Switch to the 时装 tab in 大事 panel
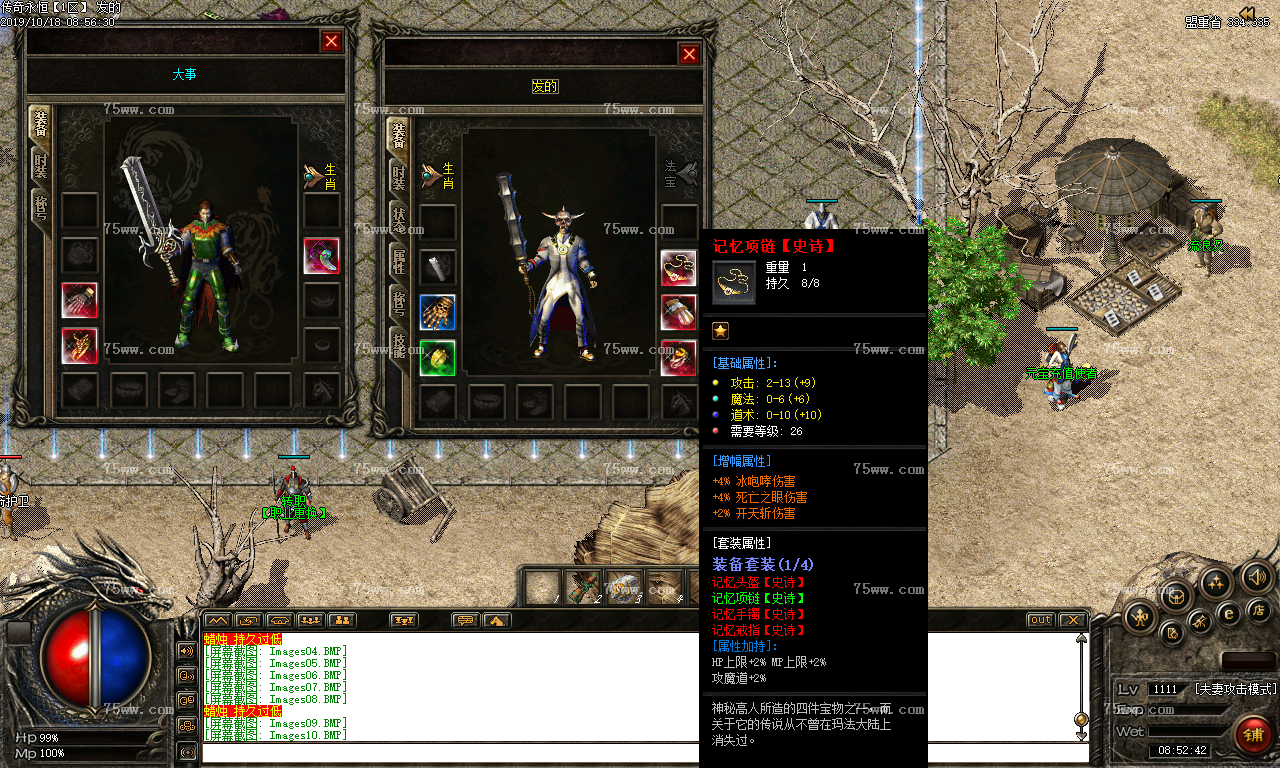 tap(40, 167)
